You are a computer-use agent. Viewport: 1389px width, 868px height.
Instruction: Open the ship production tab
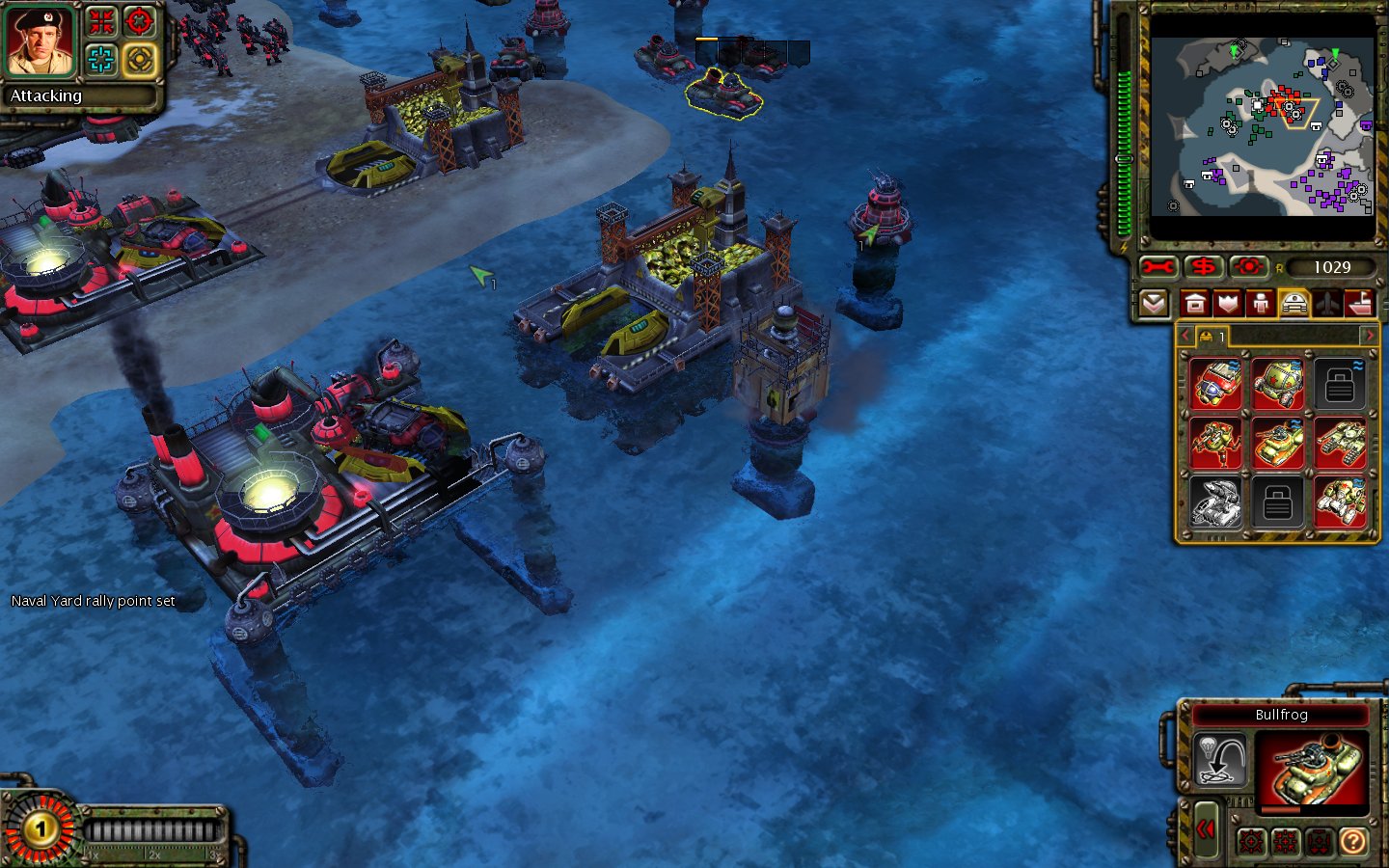(1359, 305)
